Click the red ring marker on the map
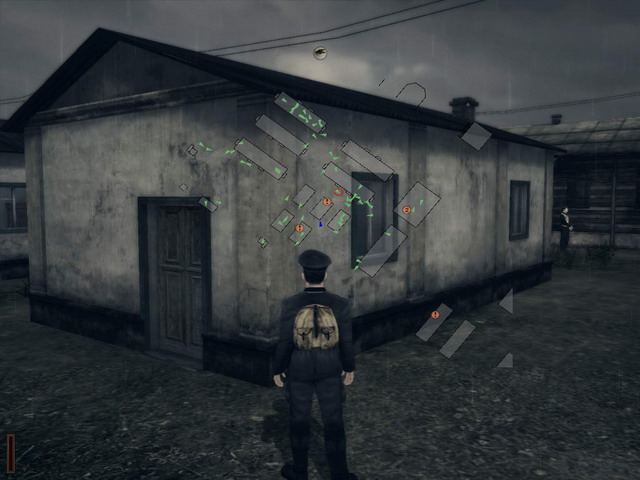This screenshot has height=480, width=640. pyautogui.click(x=338, y=191)
